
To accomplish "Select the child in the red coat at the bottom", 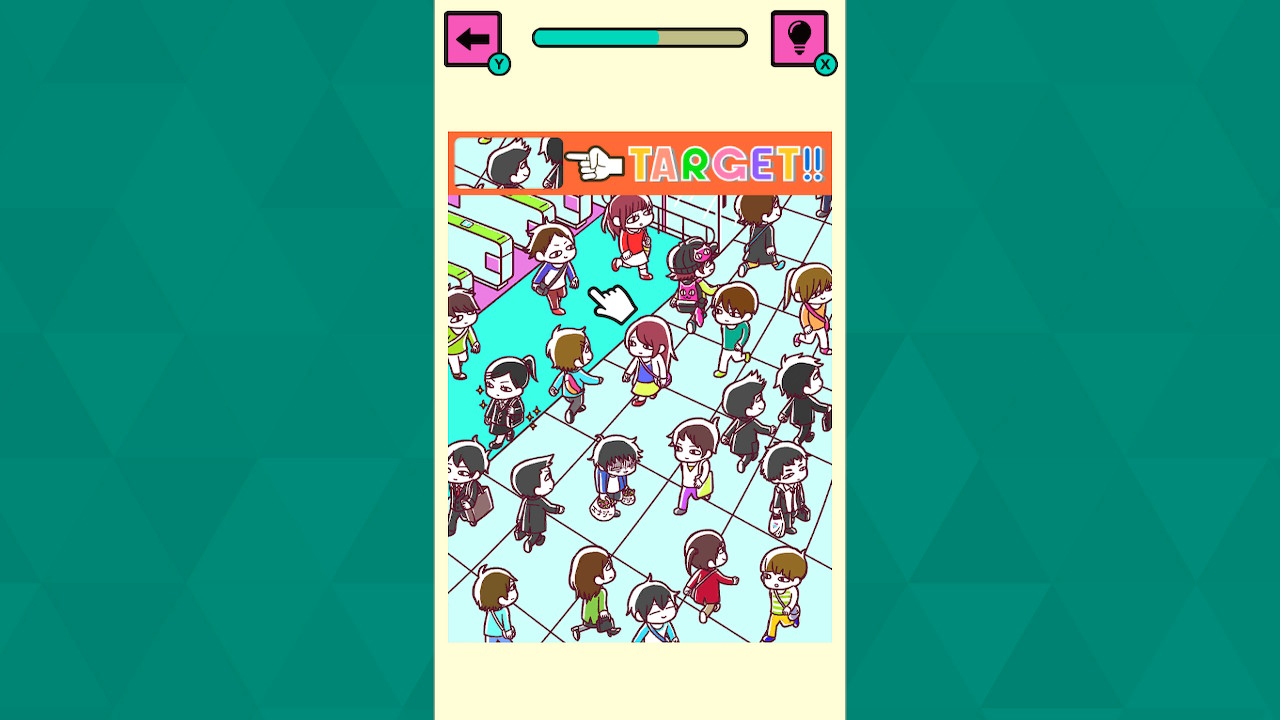I will pos(704,573).
